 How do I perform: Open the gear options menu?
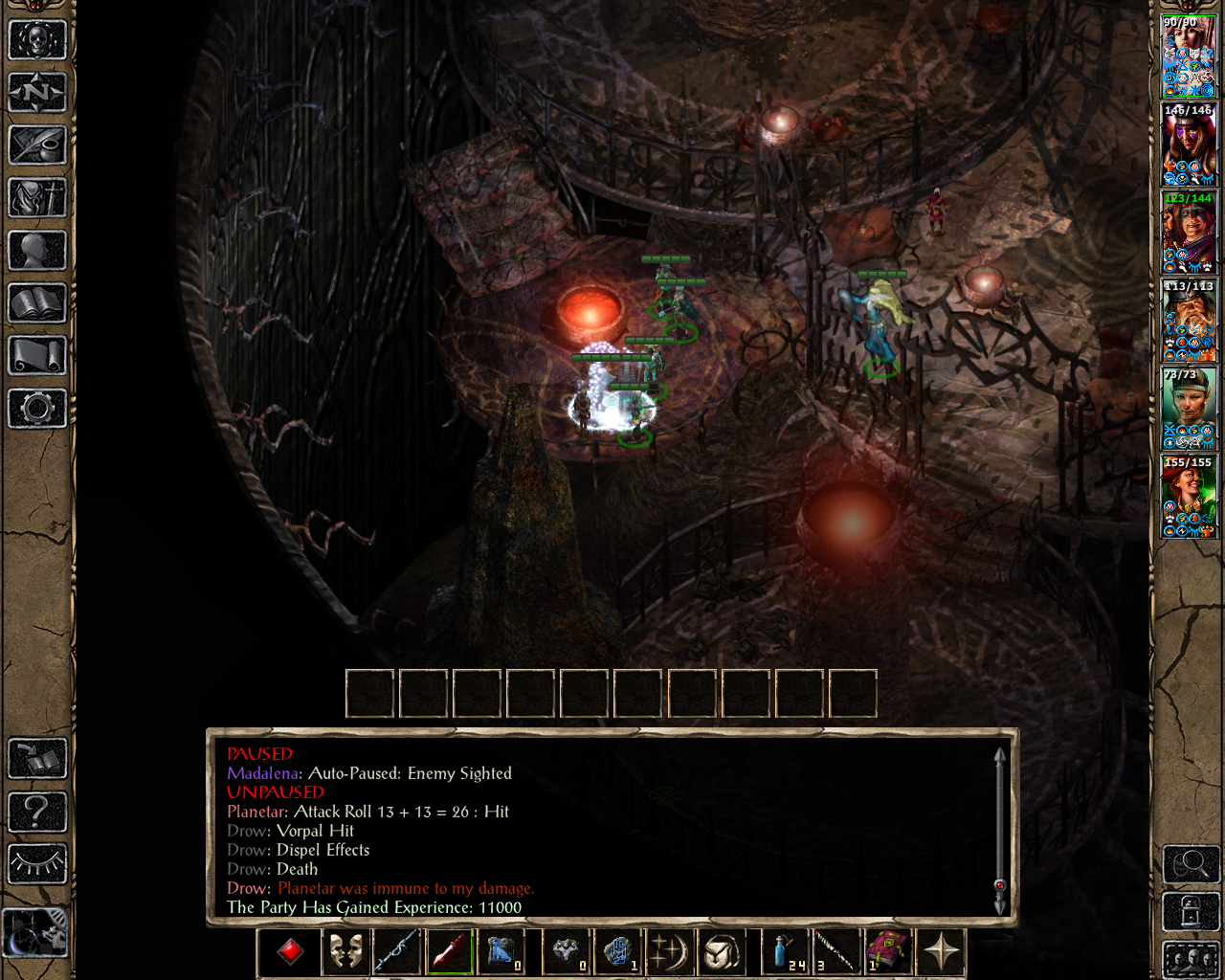[37, 409]
